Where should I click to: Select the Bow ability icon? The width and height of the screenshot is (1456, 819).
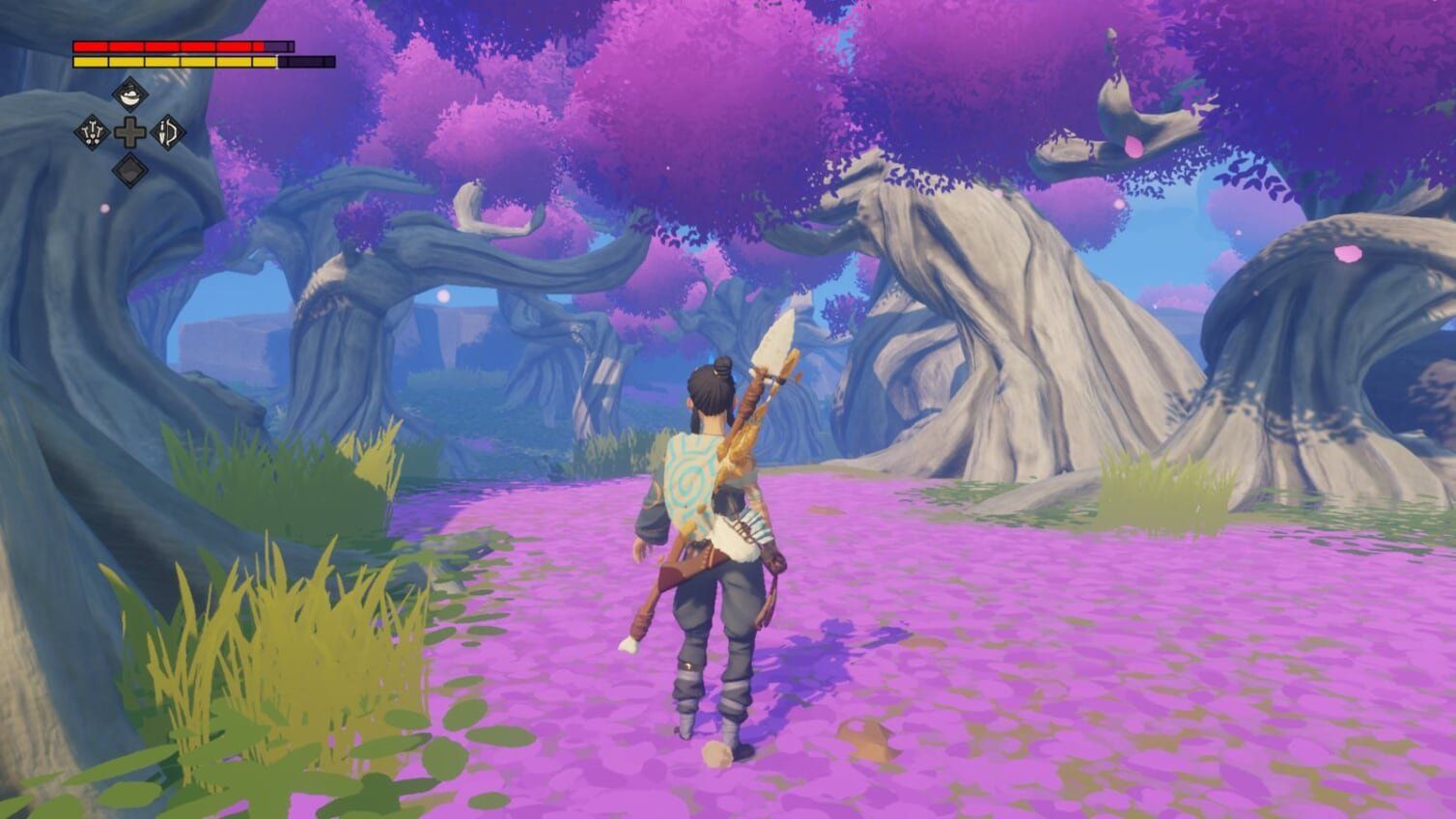coord(166,131)
